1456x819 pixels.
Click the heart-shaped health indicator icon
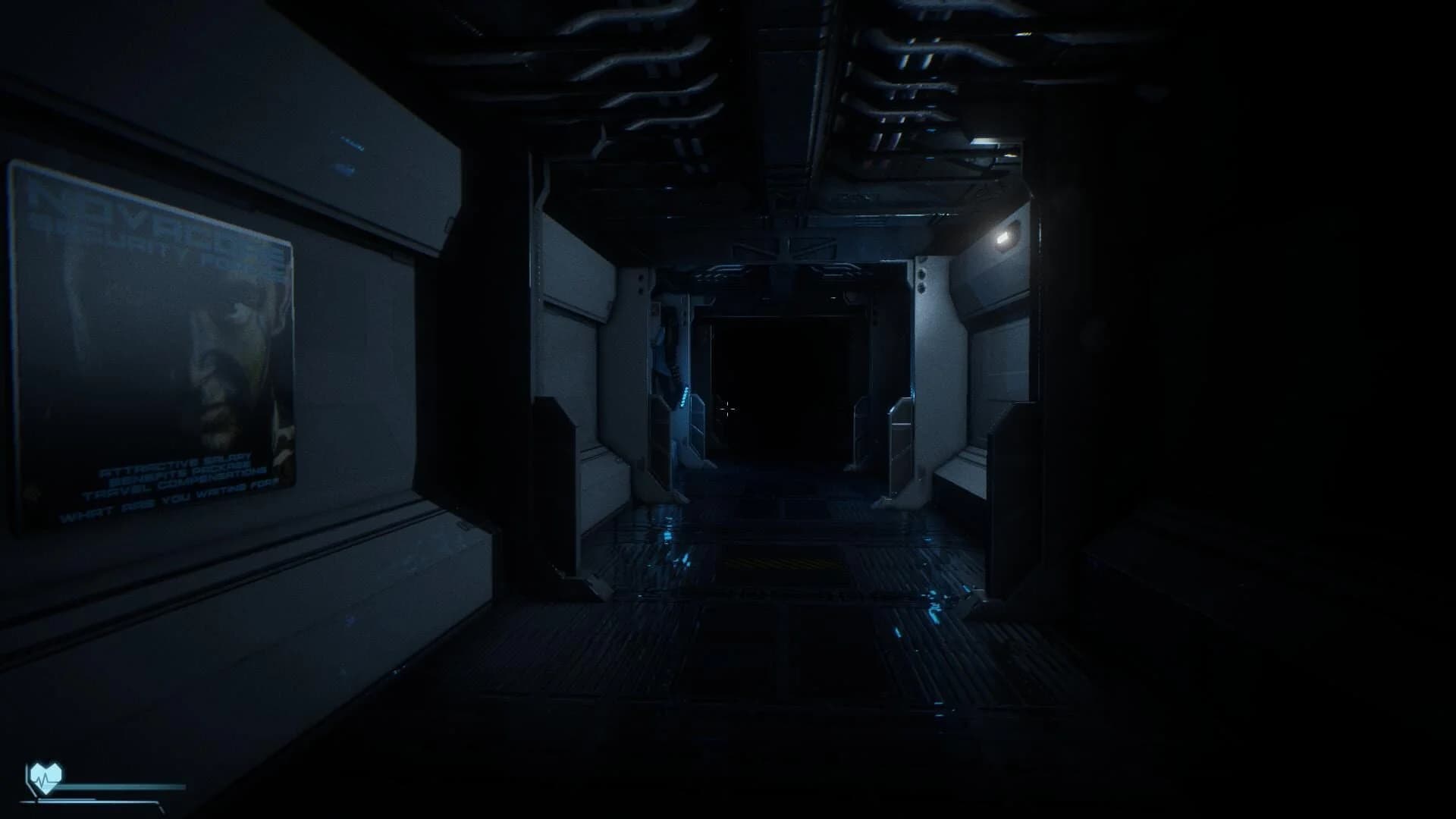tap(45, 777)
